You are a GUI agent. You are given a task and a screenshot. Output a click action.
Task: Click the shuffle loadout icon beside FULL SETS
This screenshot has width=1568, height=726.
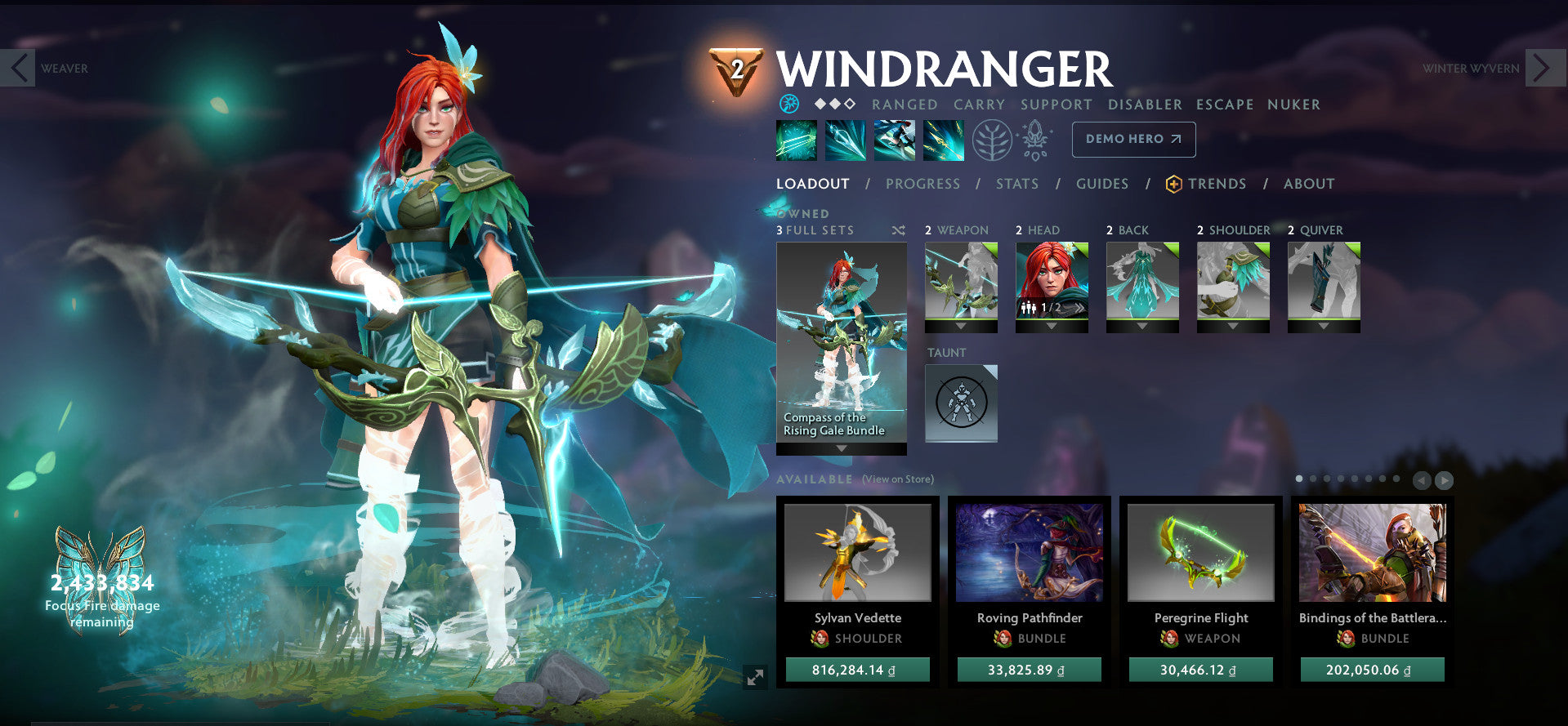click(x=897, y=230)
